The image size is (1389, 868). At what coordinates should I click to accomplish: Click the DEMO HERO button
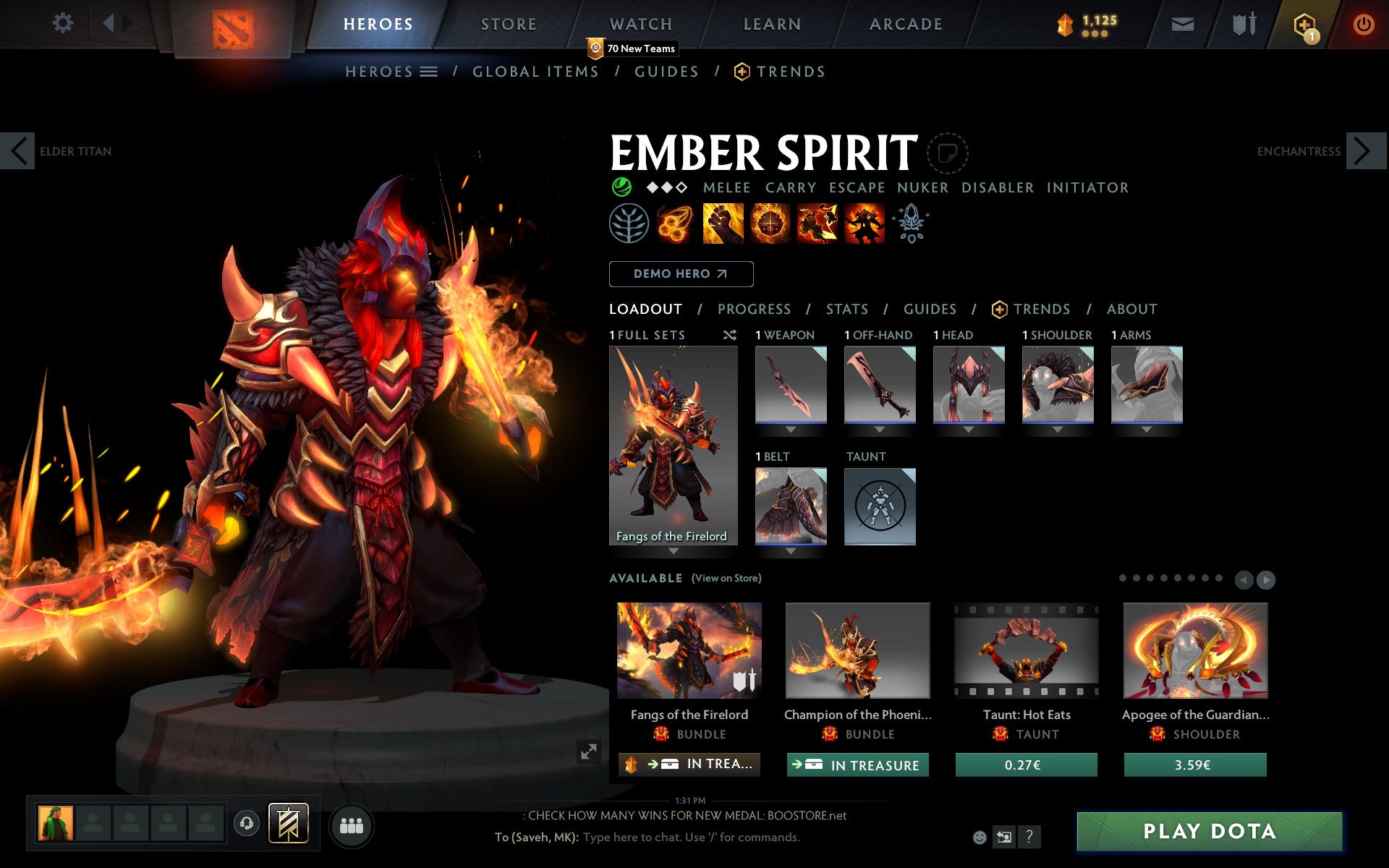[681, 274]
